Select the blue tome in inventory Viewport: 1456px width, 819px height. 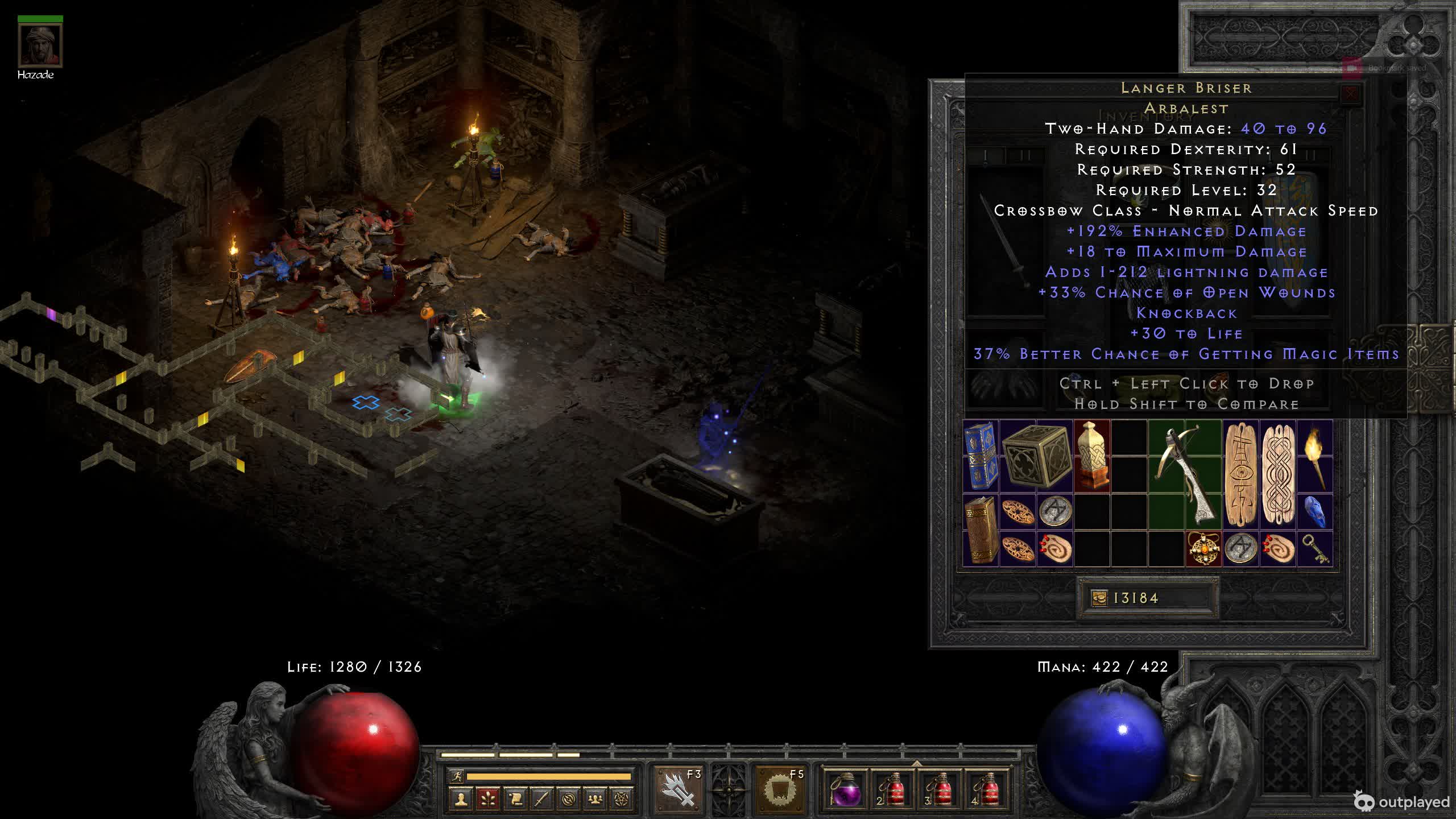click(981, 456)
